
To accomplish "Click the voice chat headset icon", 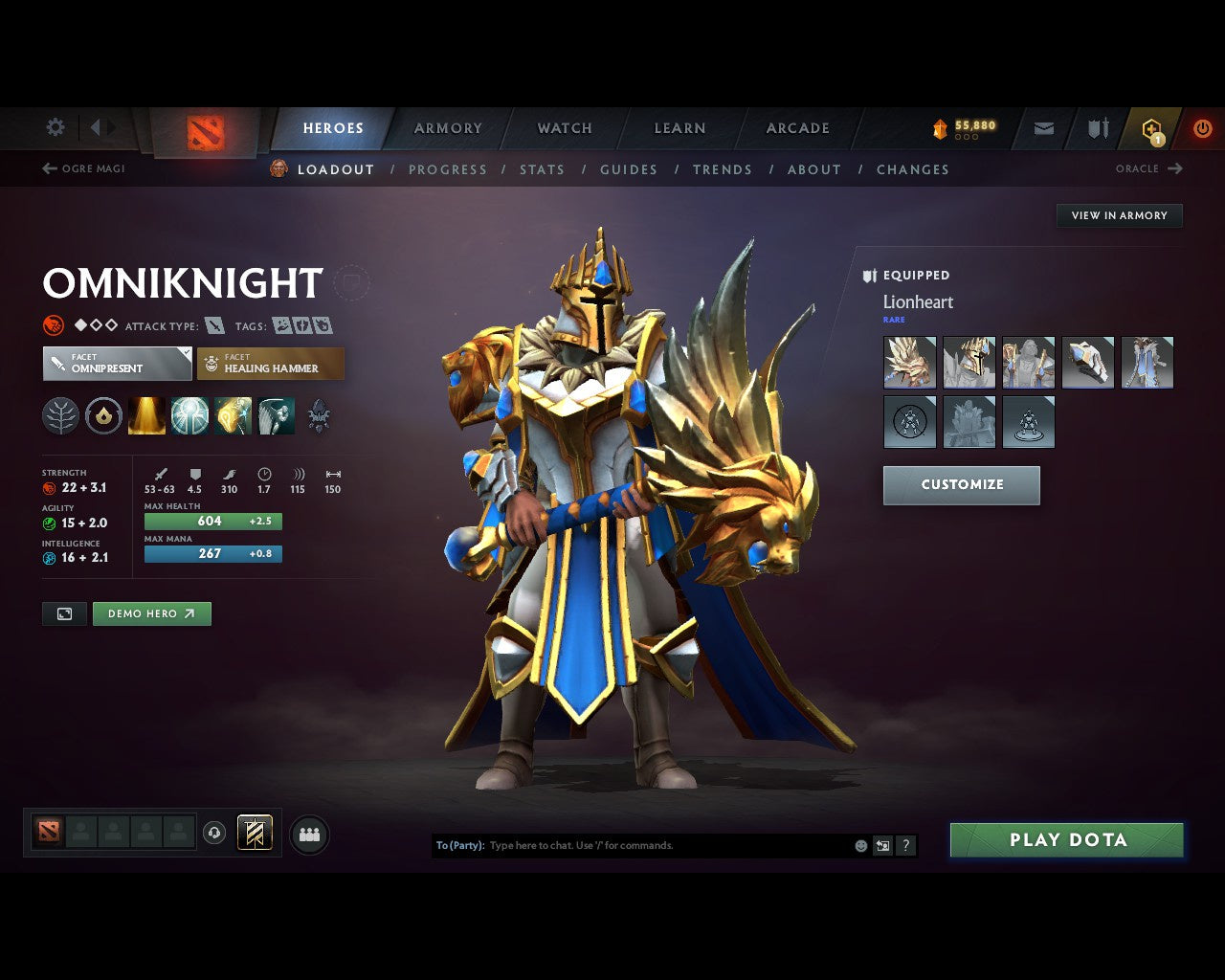I will pyautogui.click(x=215, y=833).
